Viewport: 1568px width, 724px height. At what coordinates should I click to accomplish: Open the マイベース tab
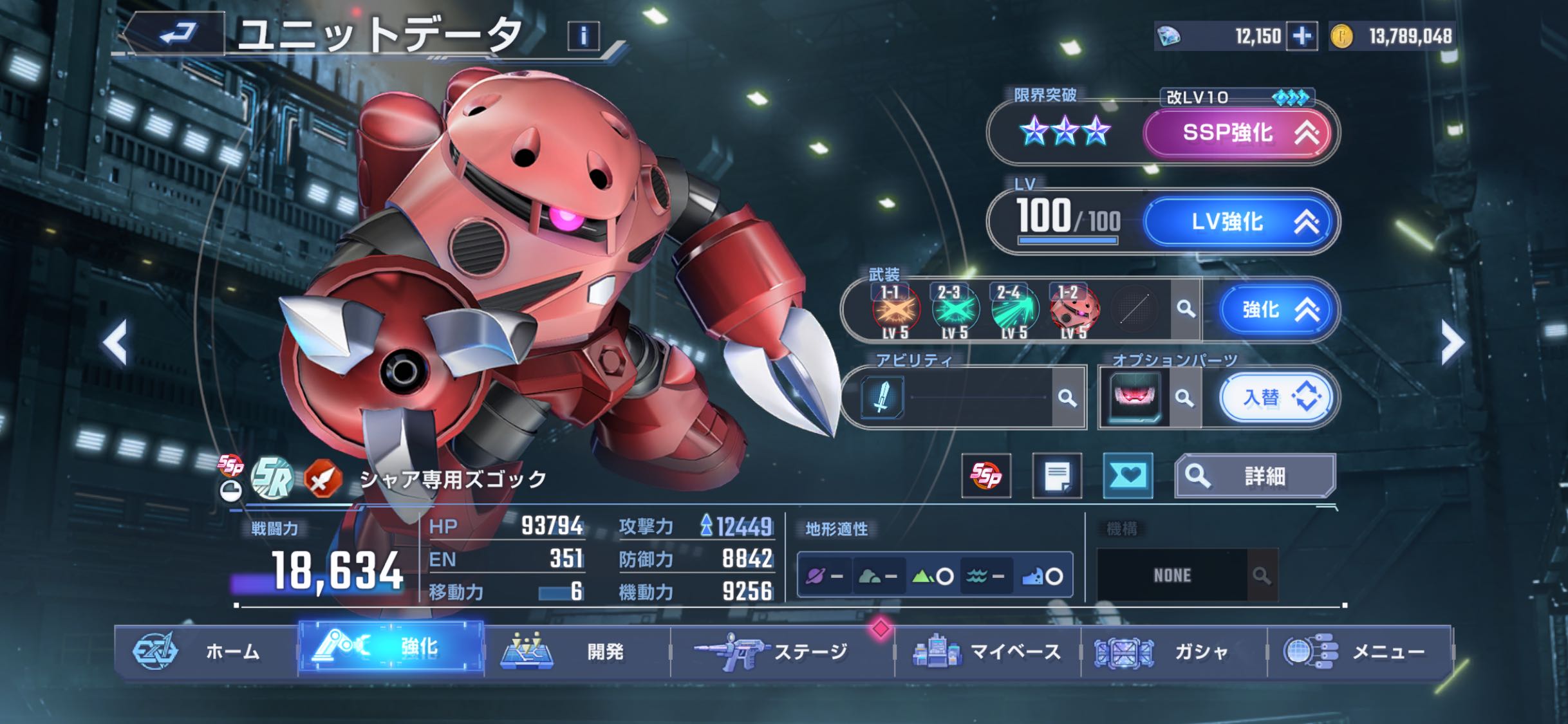coord(987,651)
